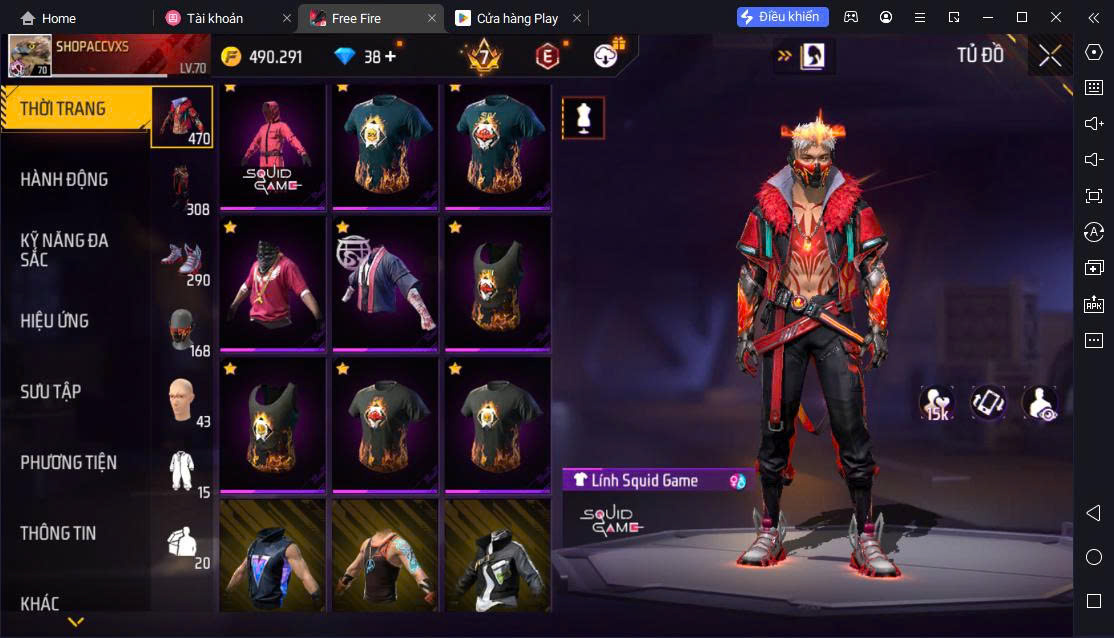This screenshot has height=638, width=1114.
Task: Click the gold coin balance
Action: (262, 57)
